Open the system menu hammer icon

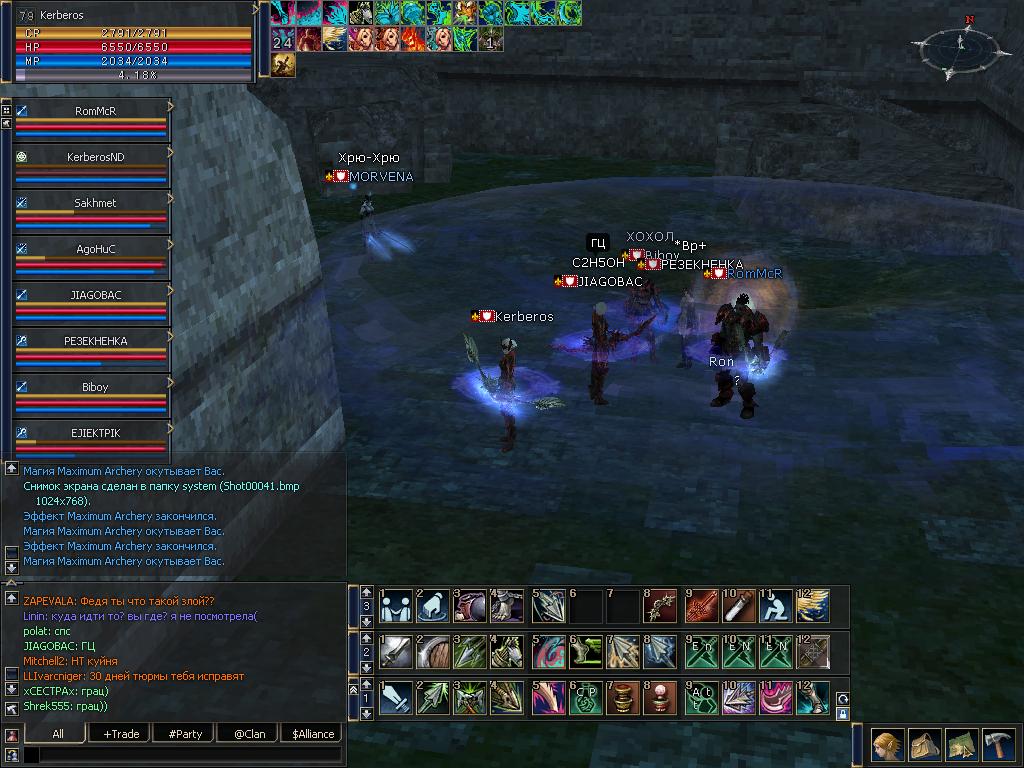point(1000,745)
